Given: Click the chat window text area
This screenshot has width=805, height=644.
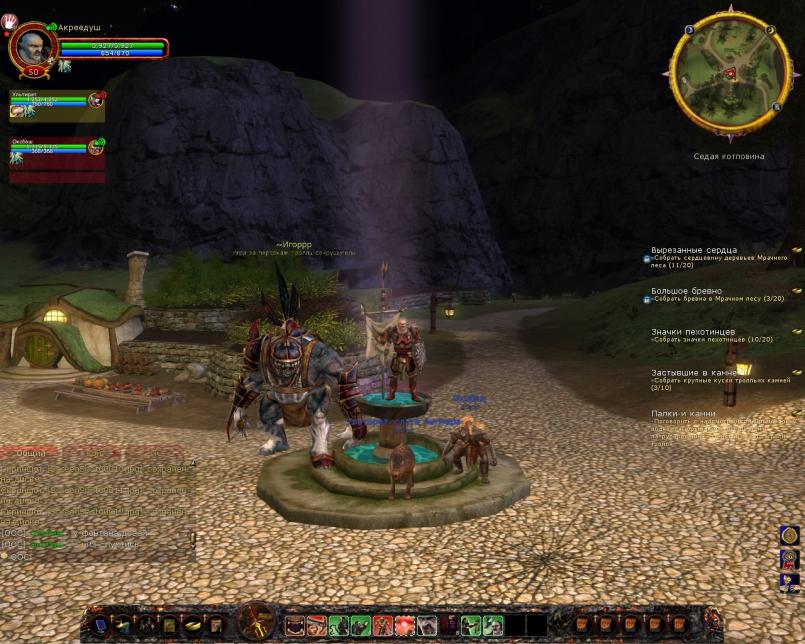Looking at the screenshot, I should point(95,500).
